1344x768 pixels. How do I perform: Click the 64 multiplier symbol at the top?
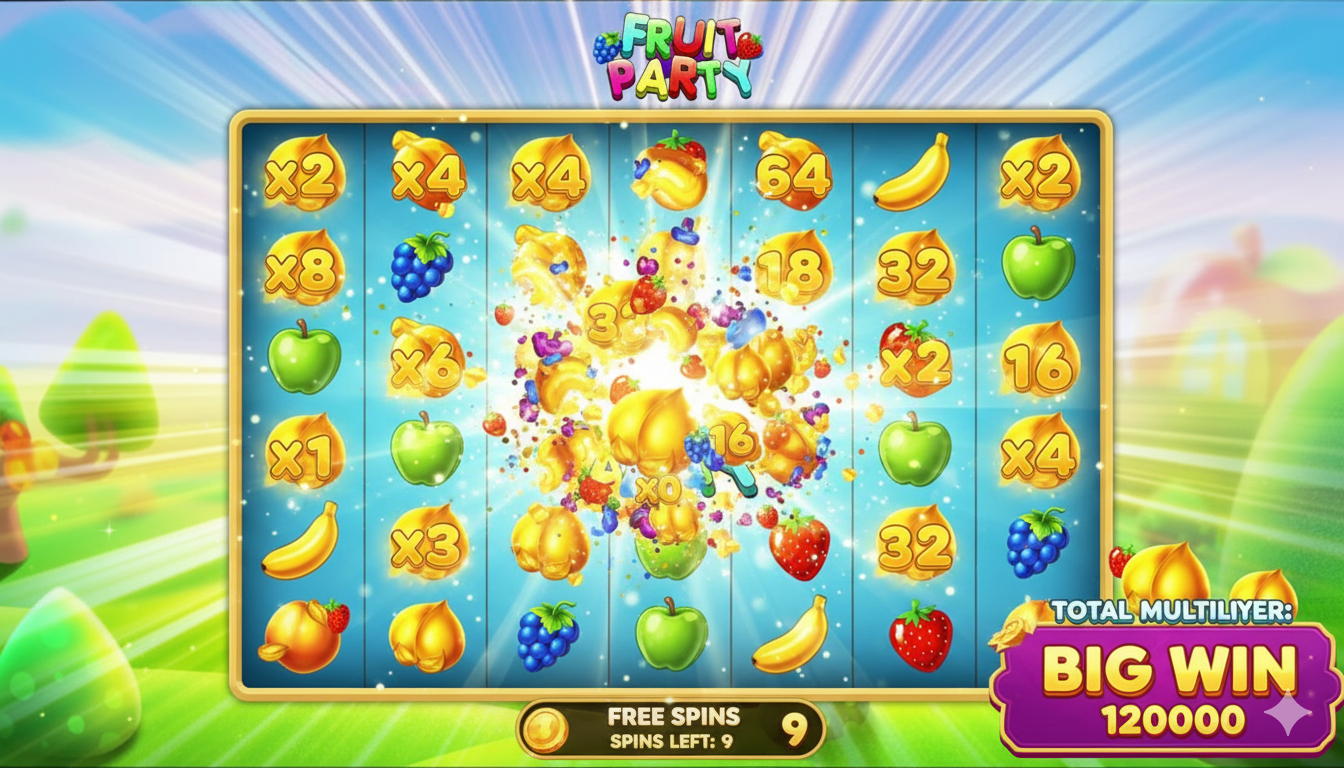click(795, 174)
